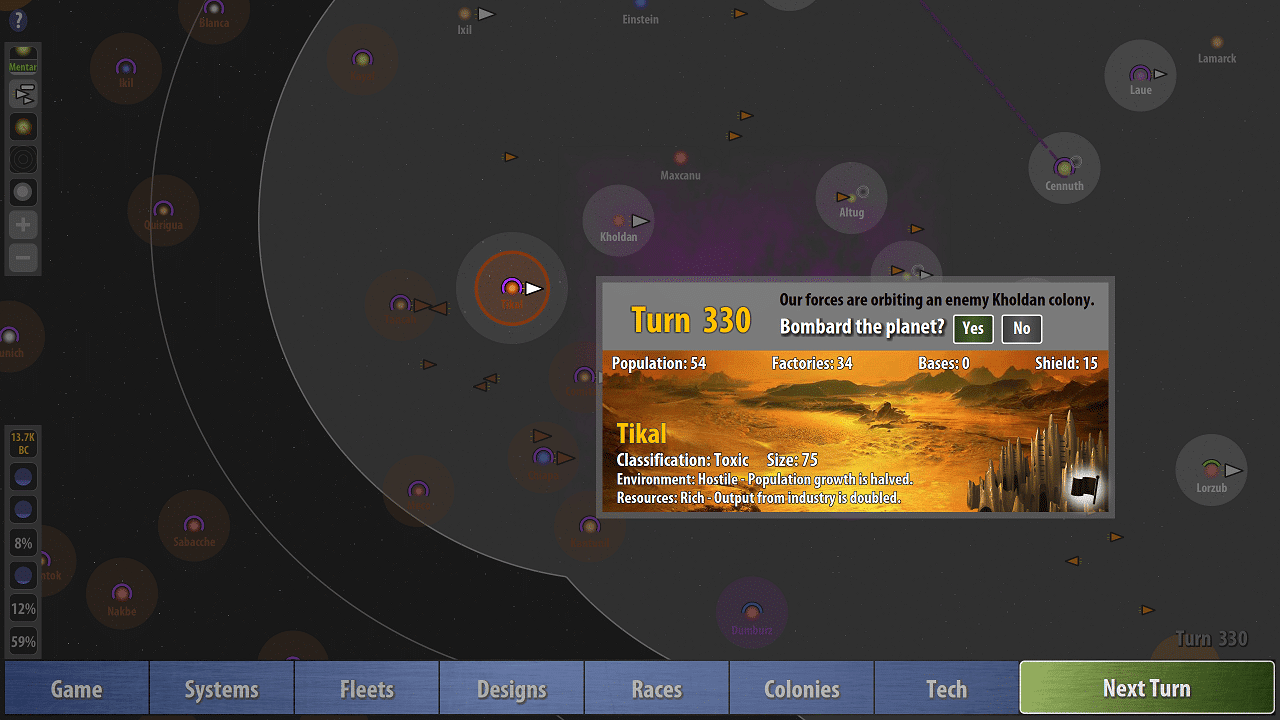
Task: Switch to the Designs tab
Action: [511, 688]
